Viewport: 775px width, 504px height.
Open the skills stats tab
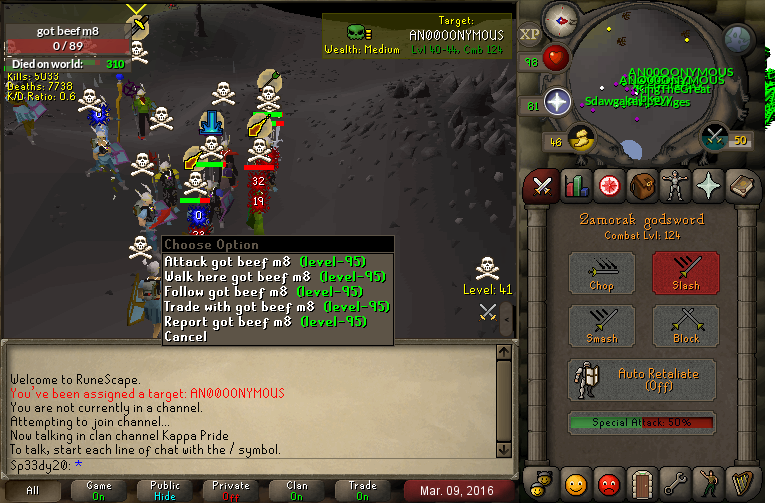tap(575, 185)
